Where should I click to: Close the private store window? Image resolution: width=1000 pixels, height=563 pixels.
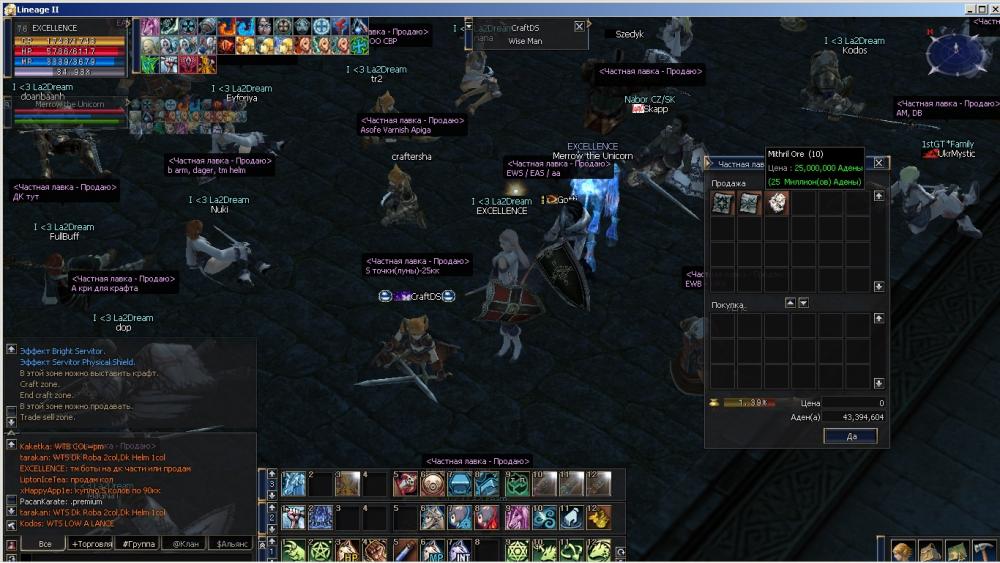pos(879,163)
